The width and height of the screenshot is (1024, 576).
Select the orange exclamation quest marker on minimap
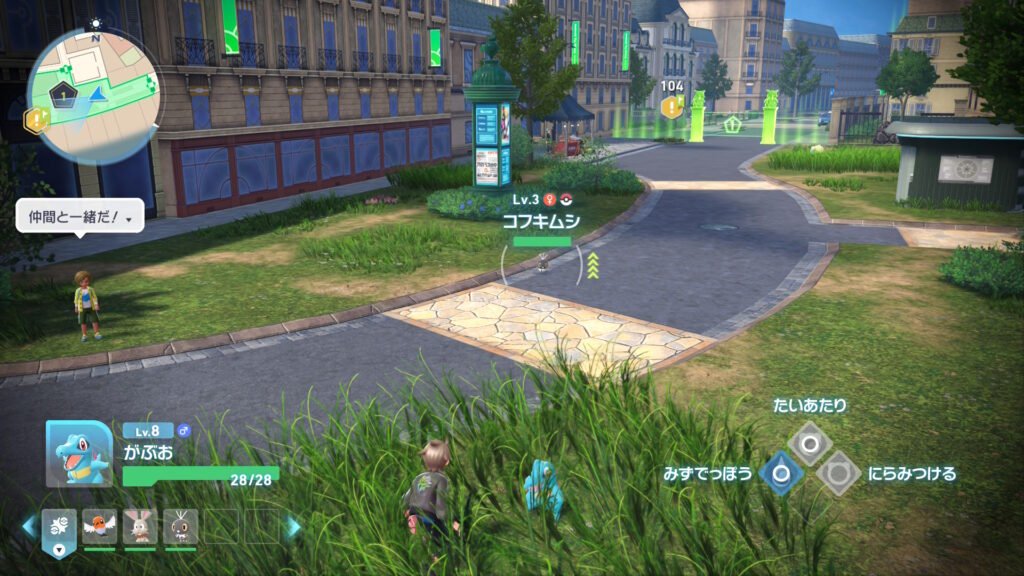coord(37,121)
